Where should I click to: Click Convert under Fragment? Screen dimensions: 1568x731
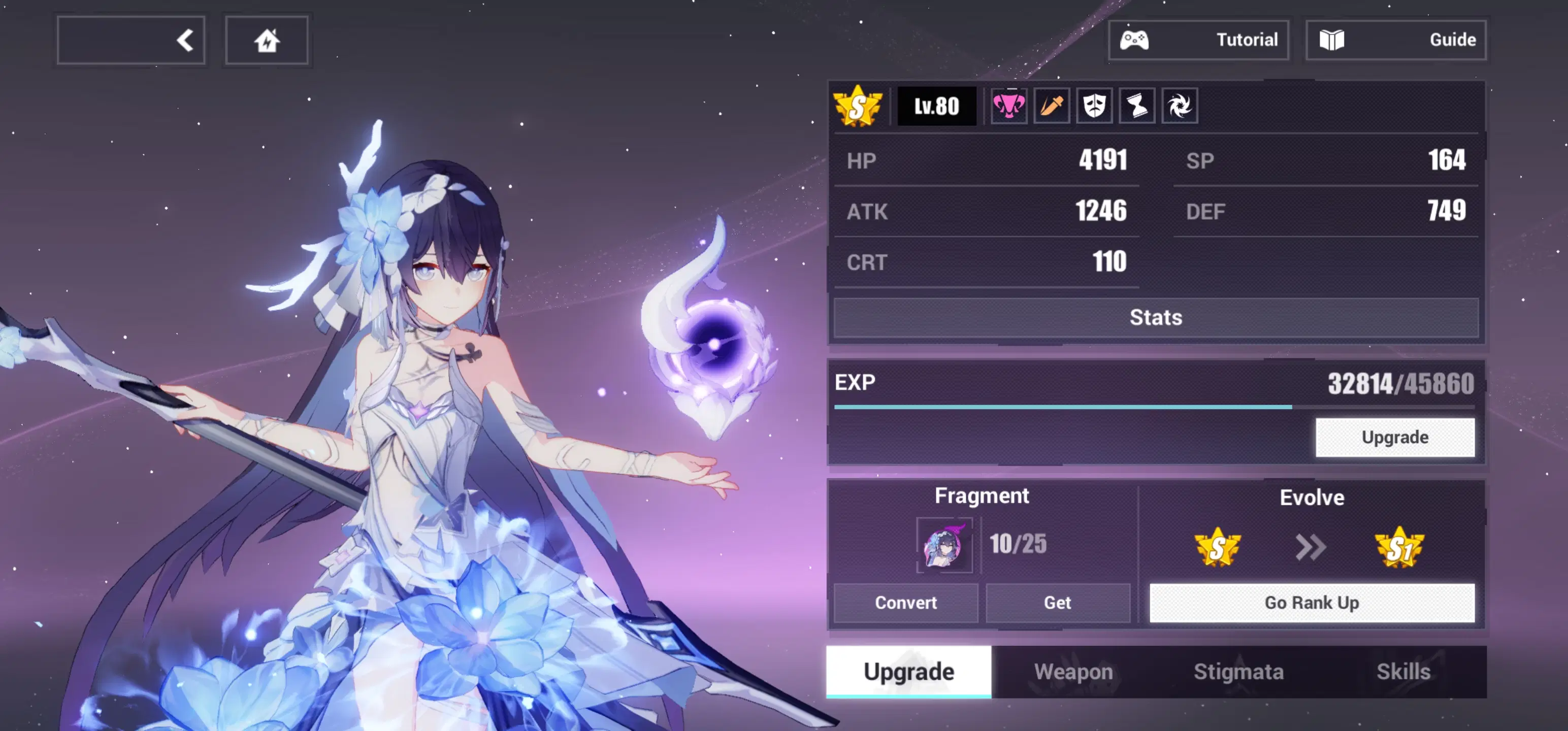pyautogui.click(x=906, y=603)
